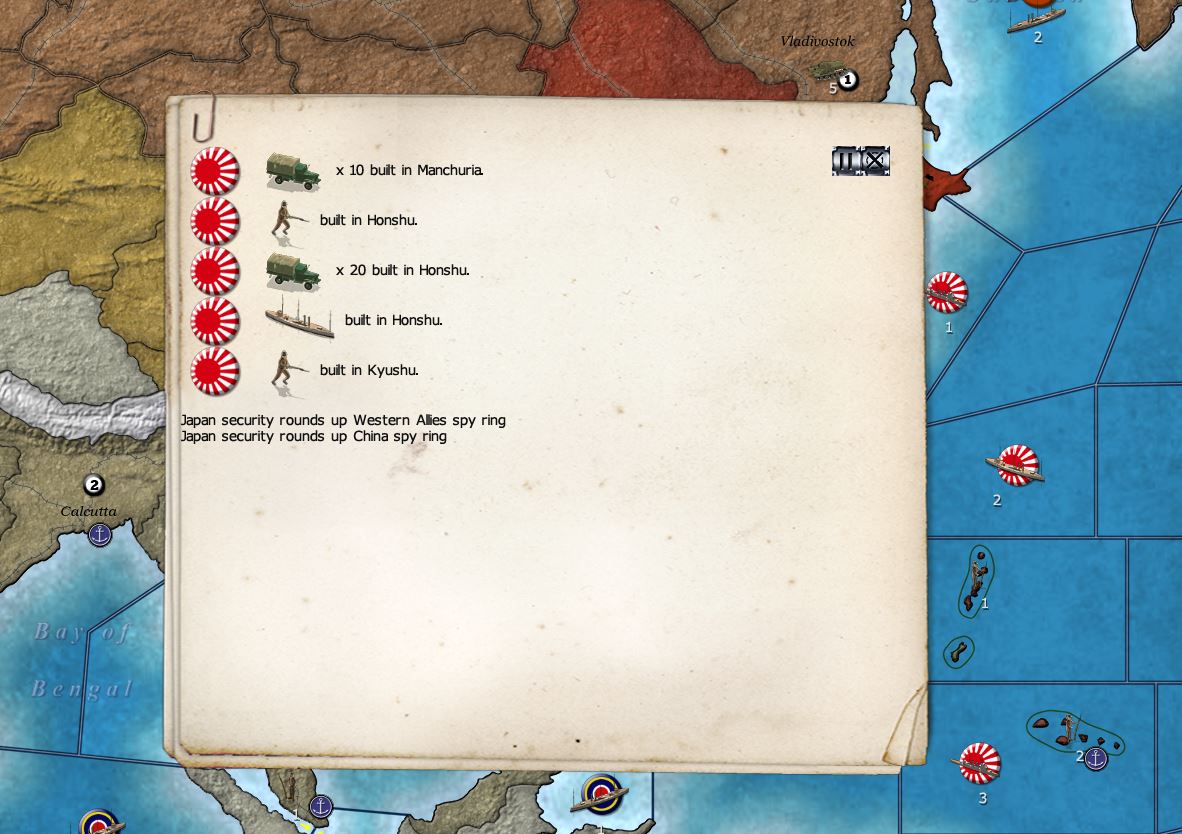The image size is (1182, 834).
Task: Pause the report playback
Action: pos(846,160)
